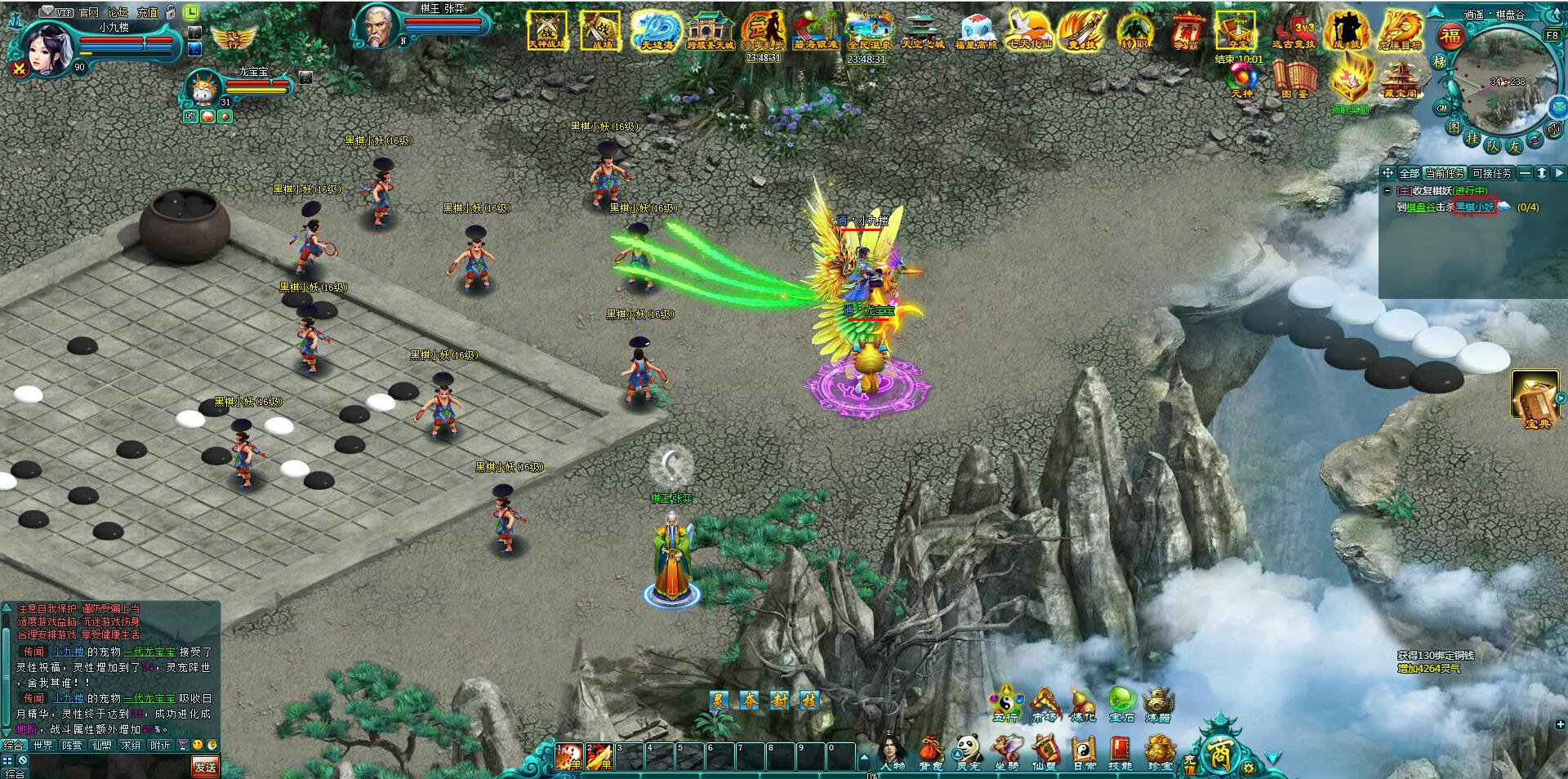This screenshot has height=779, width=1568.
Task: Open the 天神战场 event icon
Action: pos(546,31)
